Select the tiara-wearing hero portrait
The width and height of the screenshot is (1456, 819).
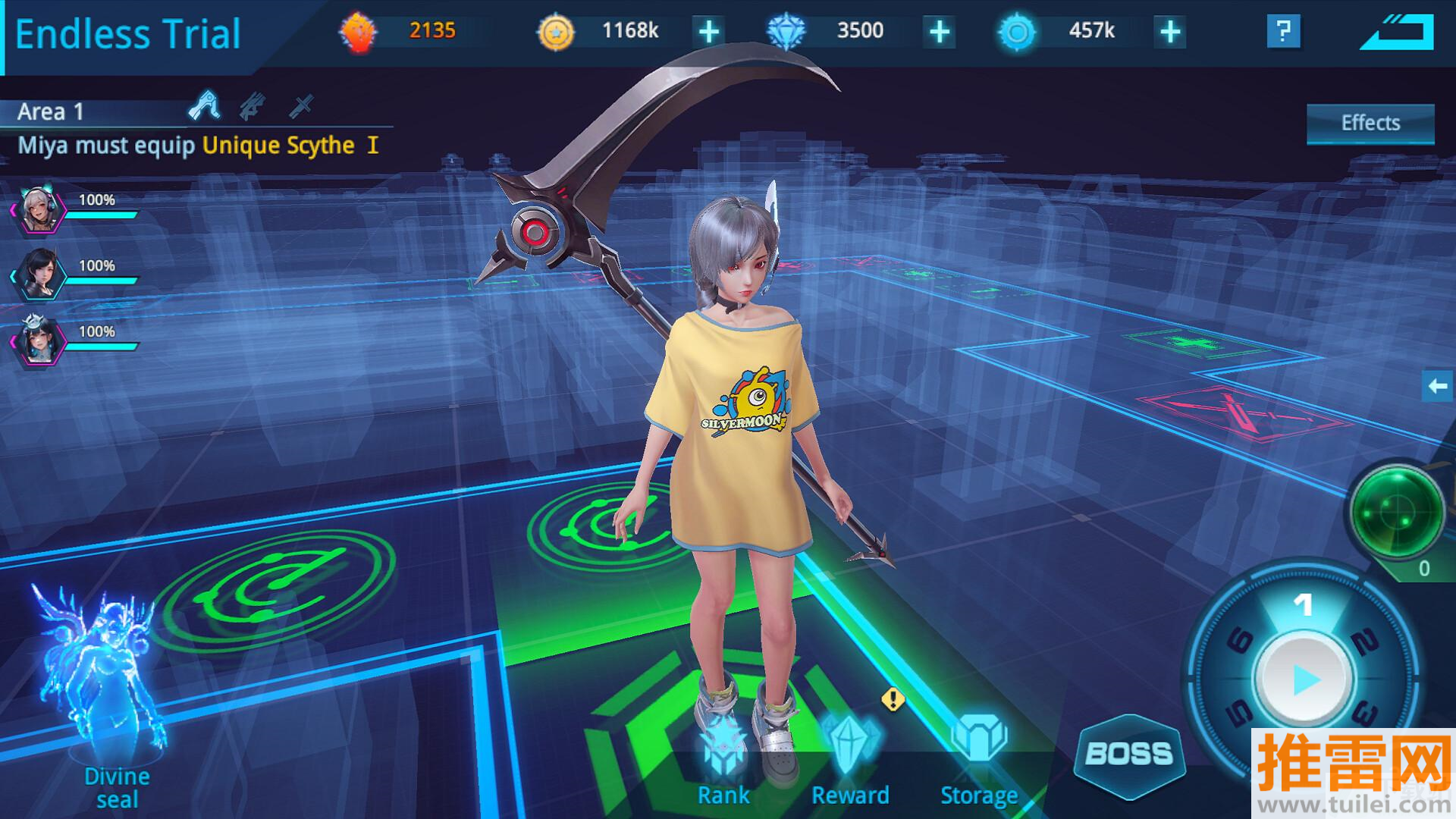coord(38,341)
